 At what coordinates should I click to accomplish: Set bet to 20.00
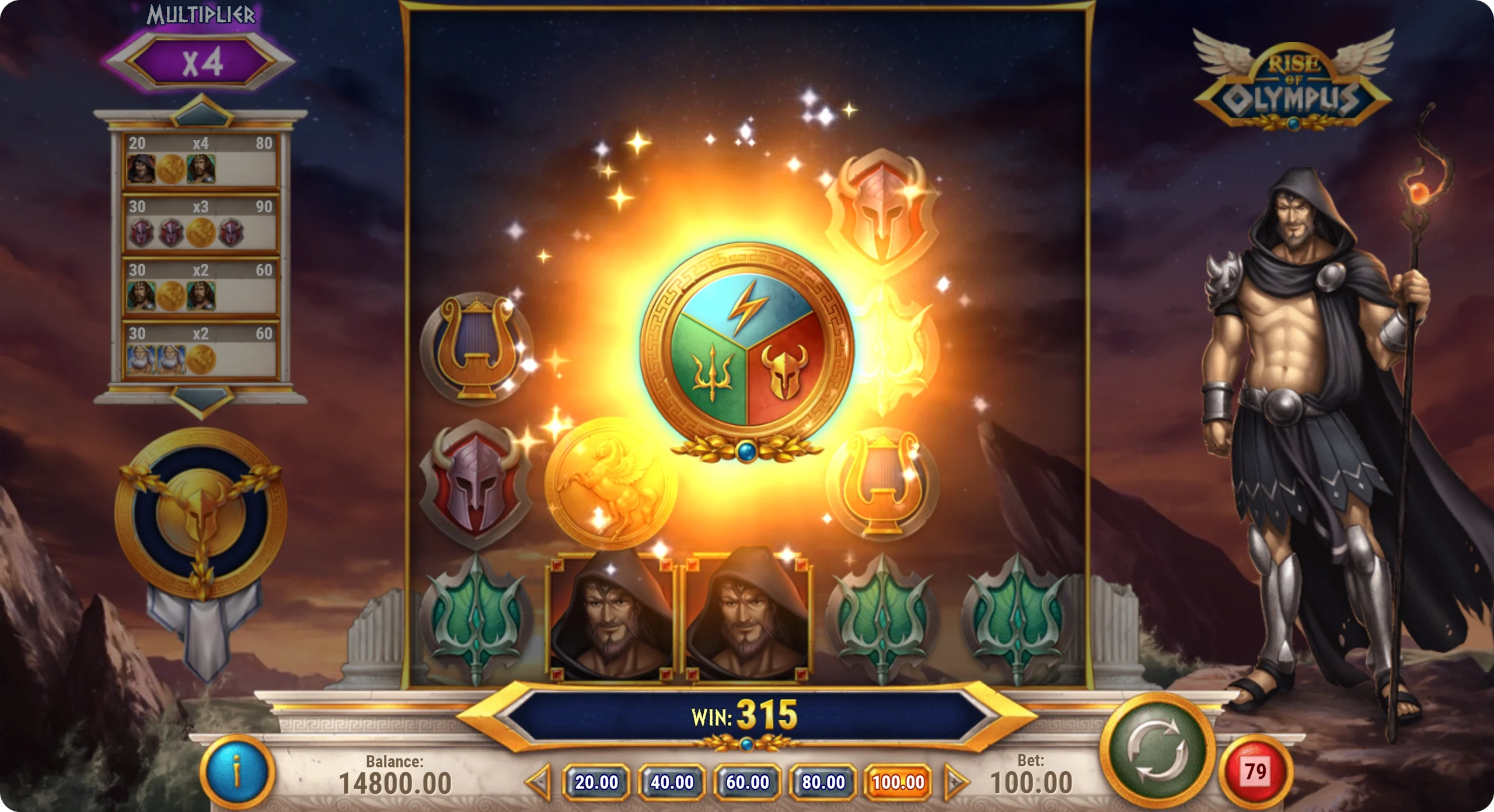click(596, 782)
